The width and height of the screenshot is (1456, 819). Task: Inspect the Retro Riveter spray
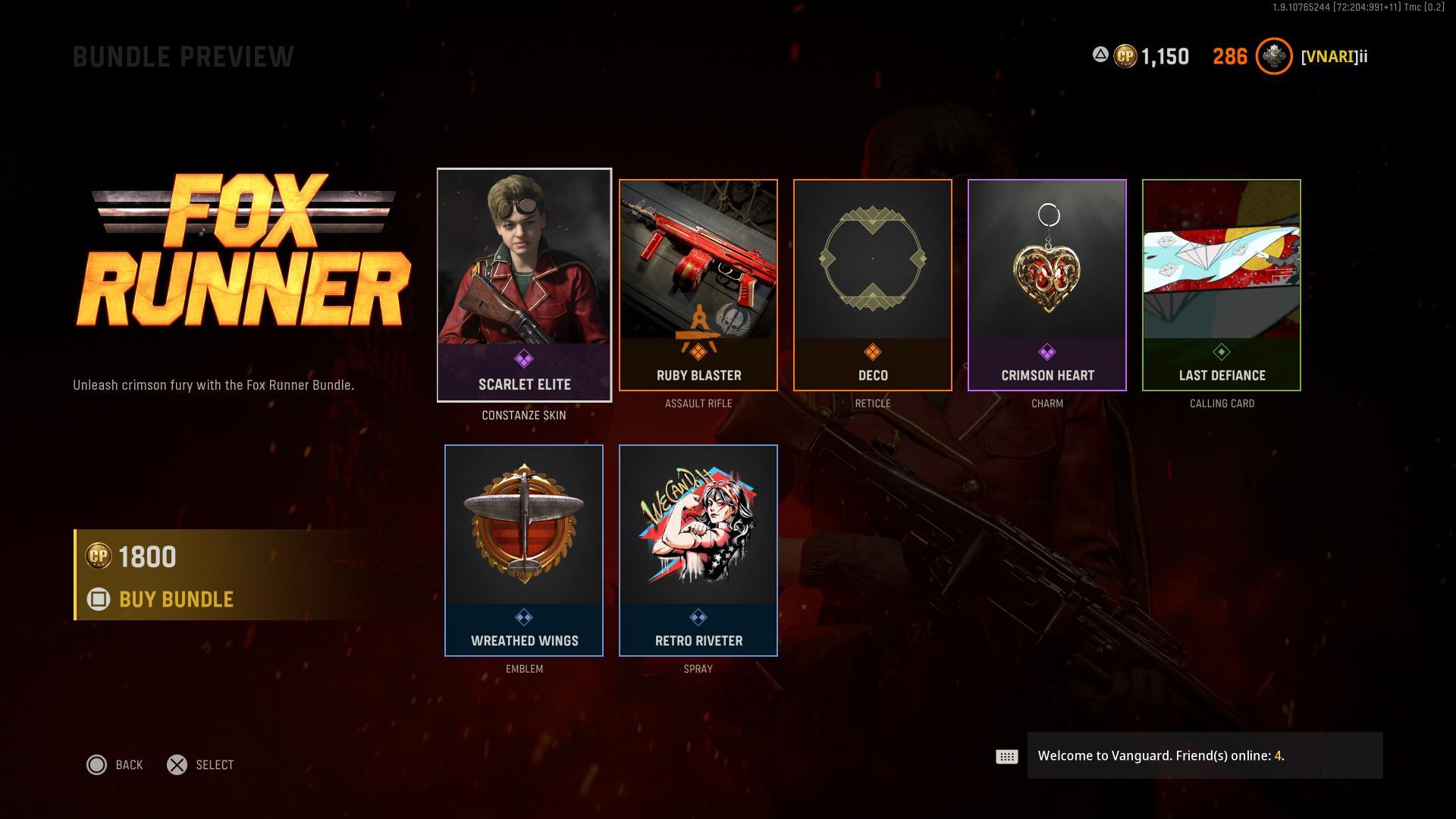(x=698, y=551)
